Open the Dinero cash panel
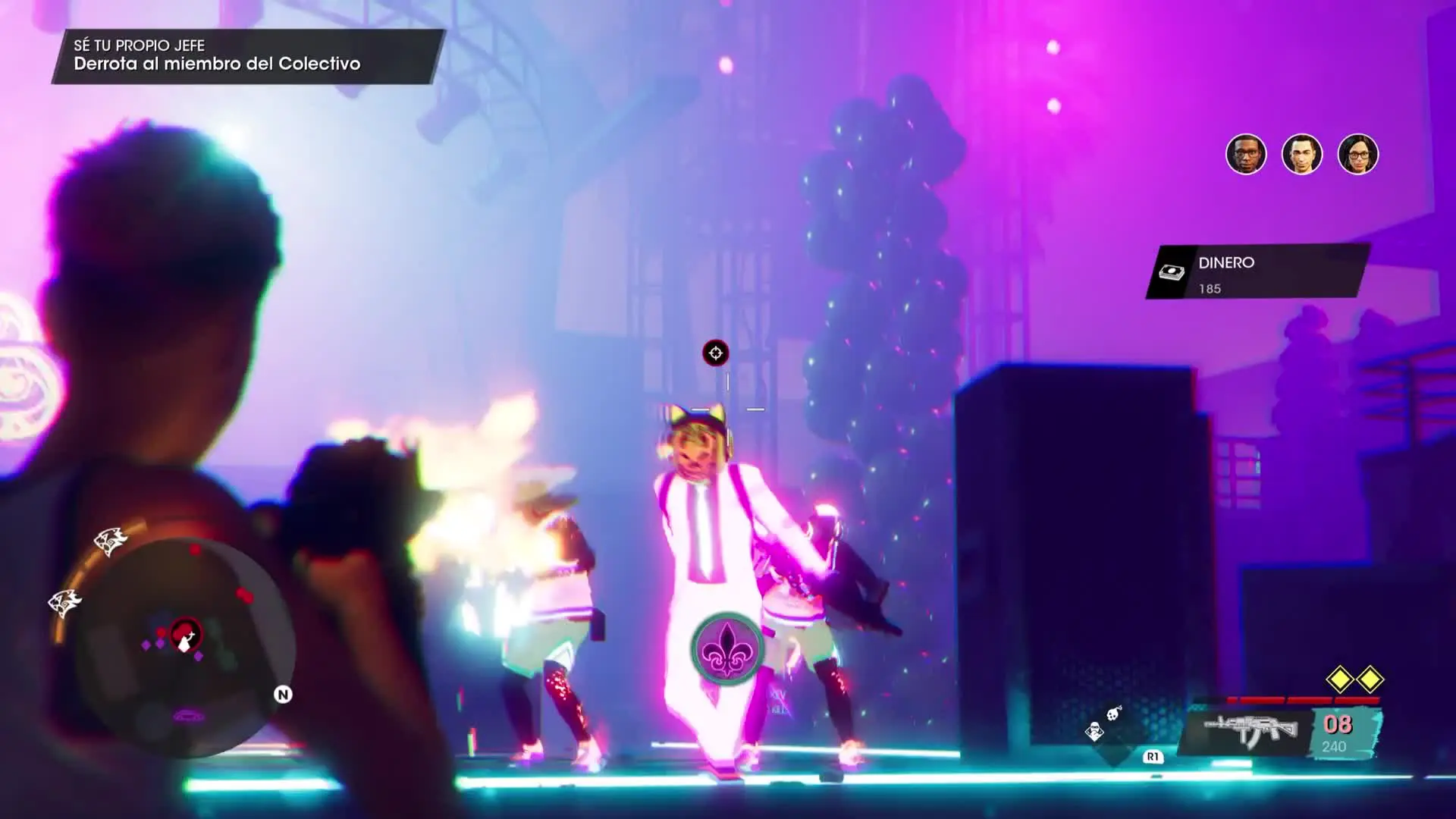1456x819 pixels. point(1257,272)
